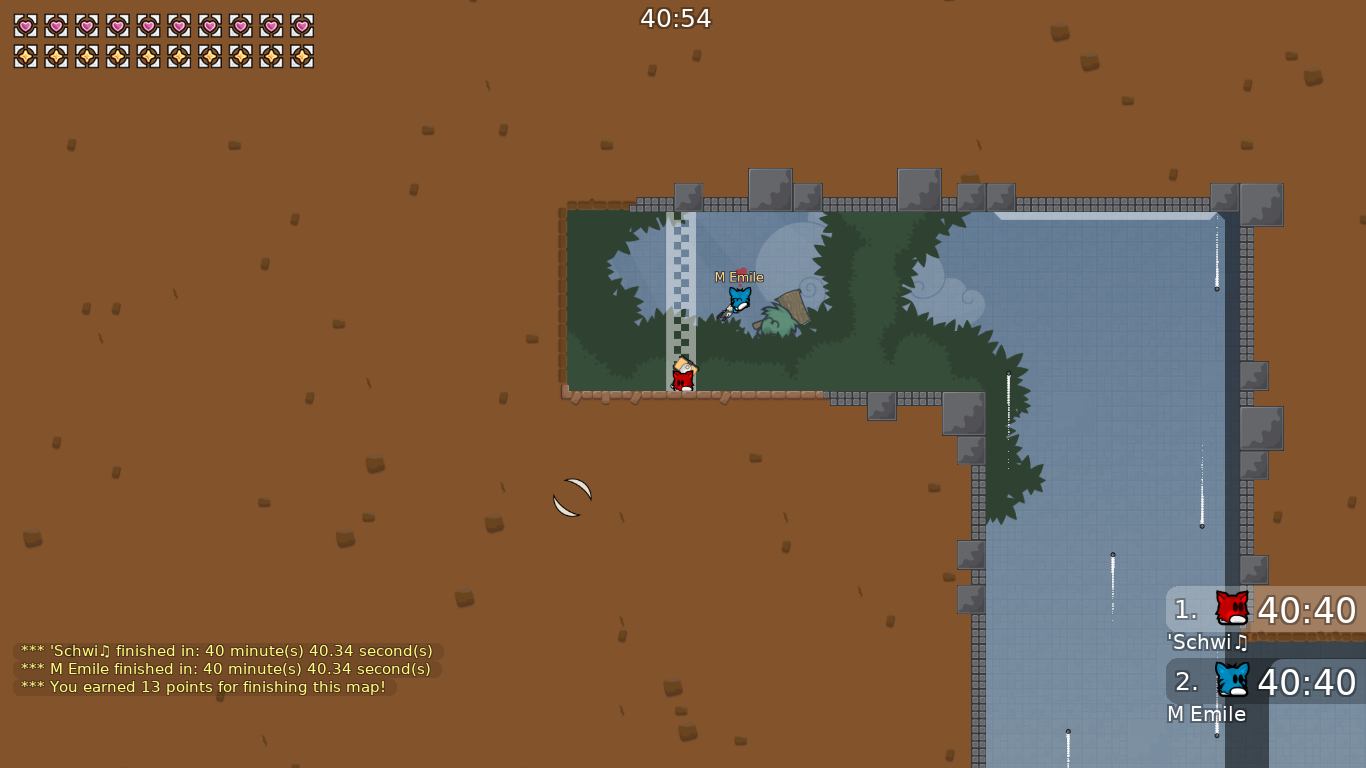Click 'Schwi♪ finish time message in chat
This screenshot has width=1366, height=768.
(x=224, y=650)
